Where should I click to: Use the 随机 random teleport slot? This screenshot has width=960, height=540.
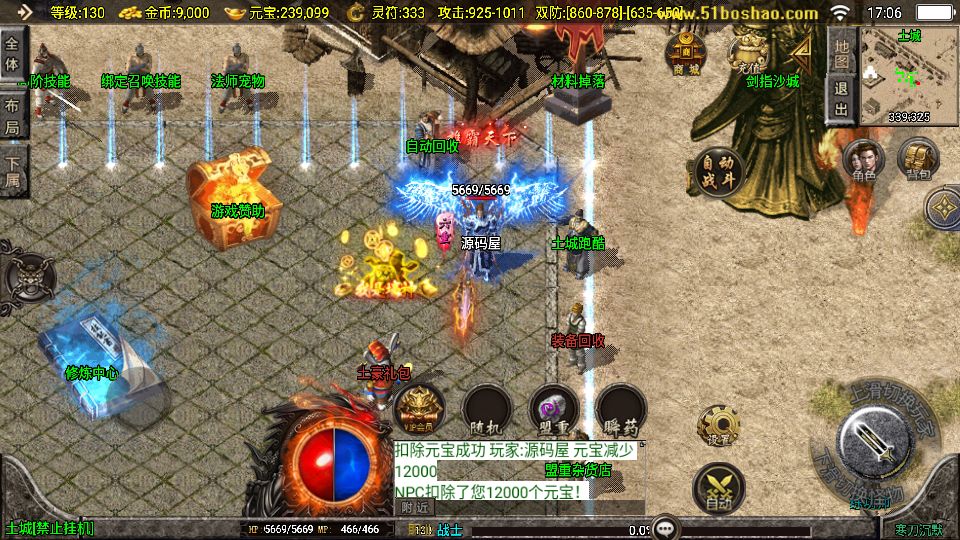(487, 410)
